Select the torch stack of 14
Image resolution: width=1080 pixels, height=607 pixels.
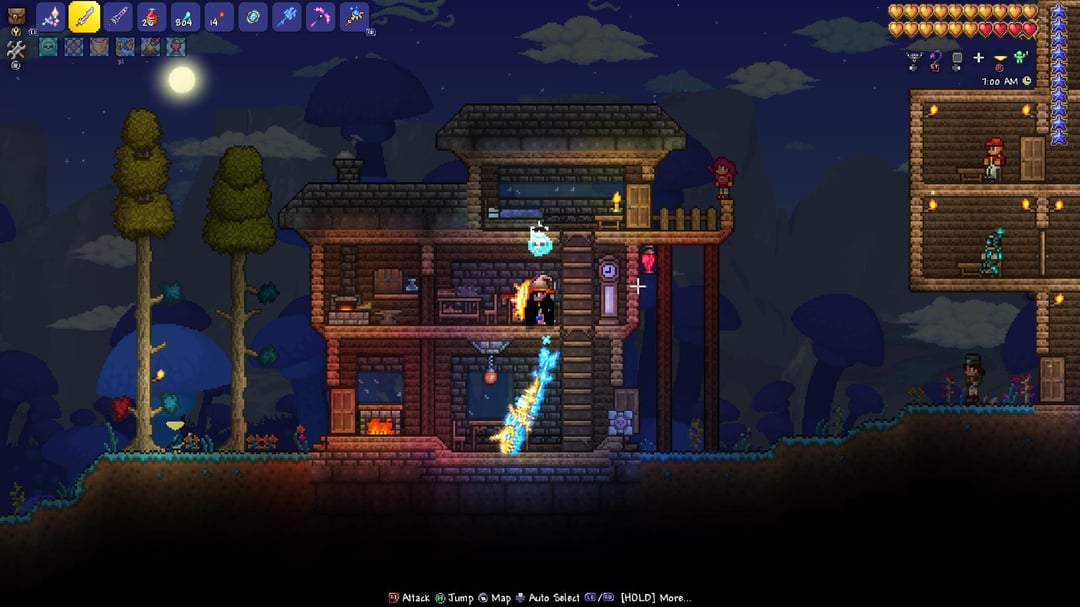point(219,17)
